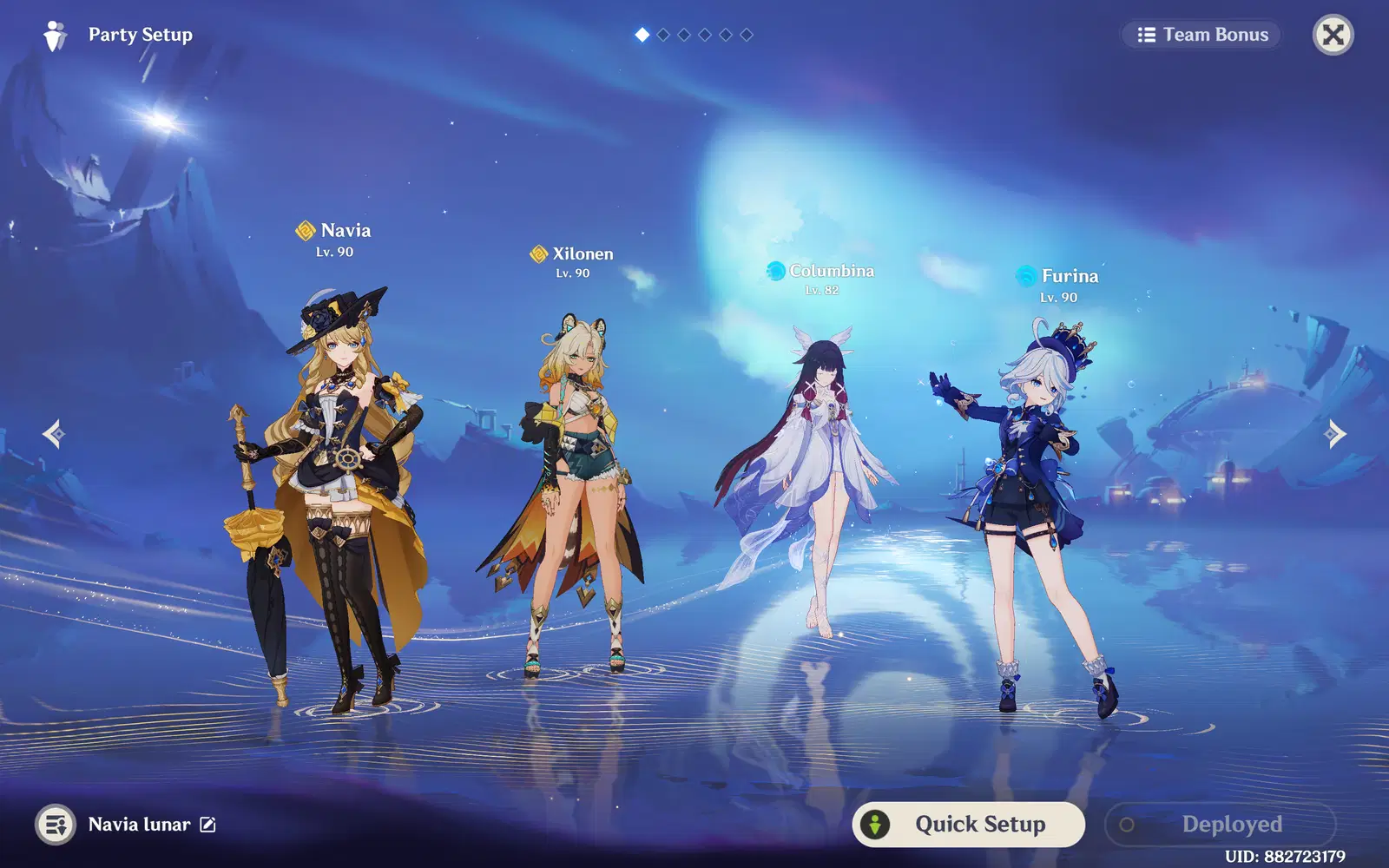
Task: Select the third page indicator diamond
Action: pyautogui.click(x=683, y=35)
